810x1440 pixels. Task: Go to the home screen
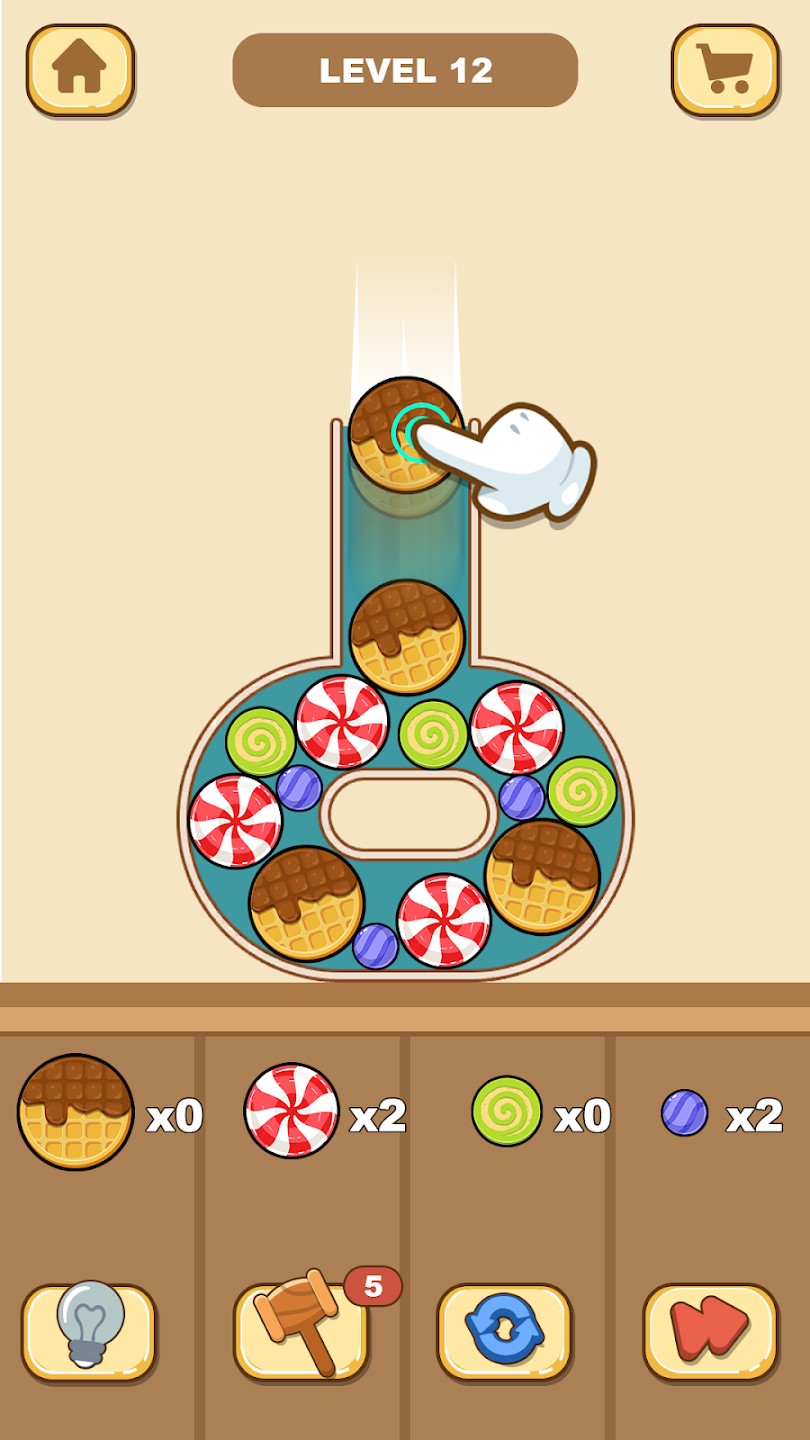click(80, 69)
